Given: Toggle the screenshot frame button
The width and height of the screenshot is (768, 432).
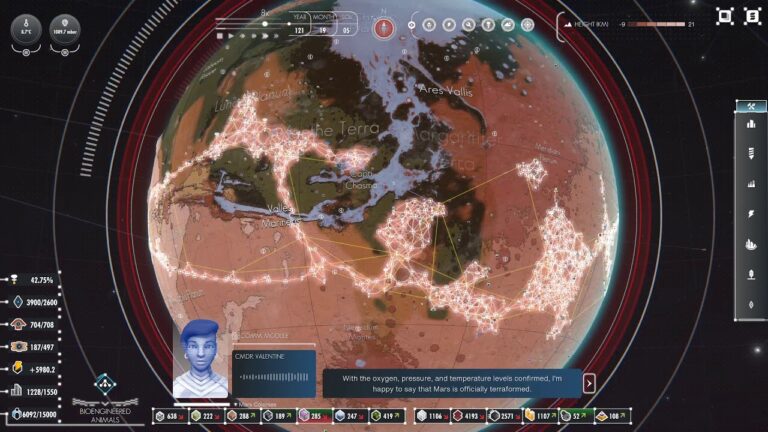Looking at the screenshot, I should (725, 16).
